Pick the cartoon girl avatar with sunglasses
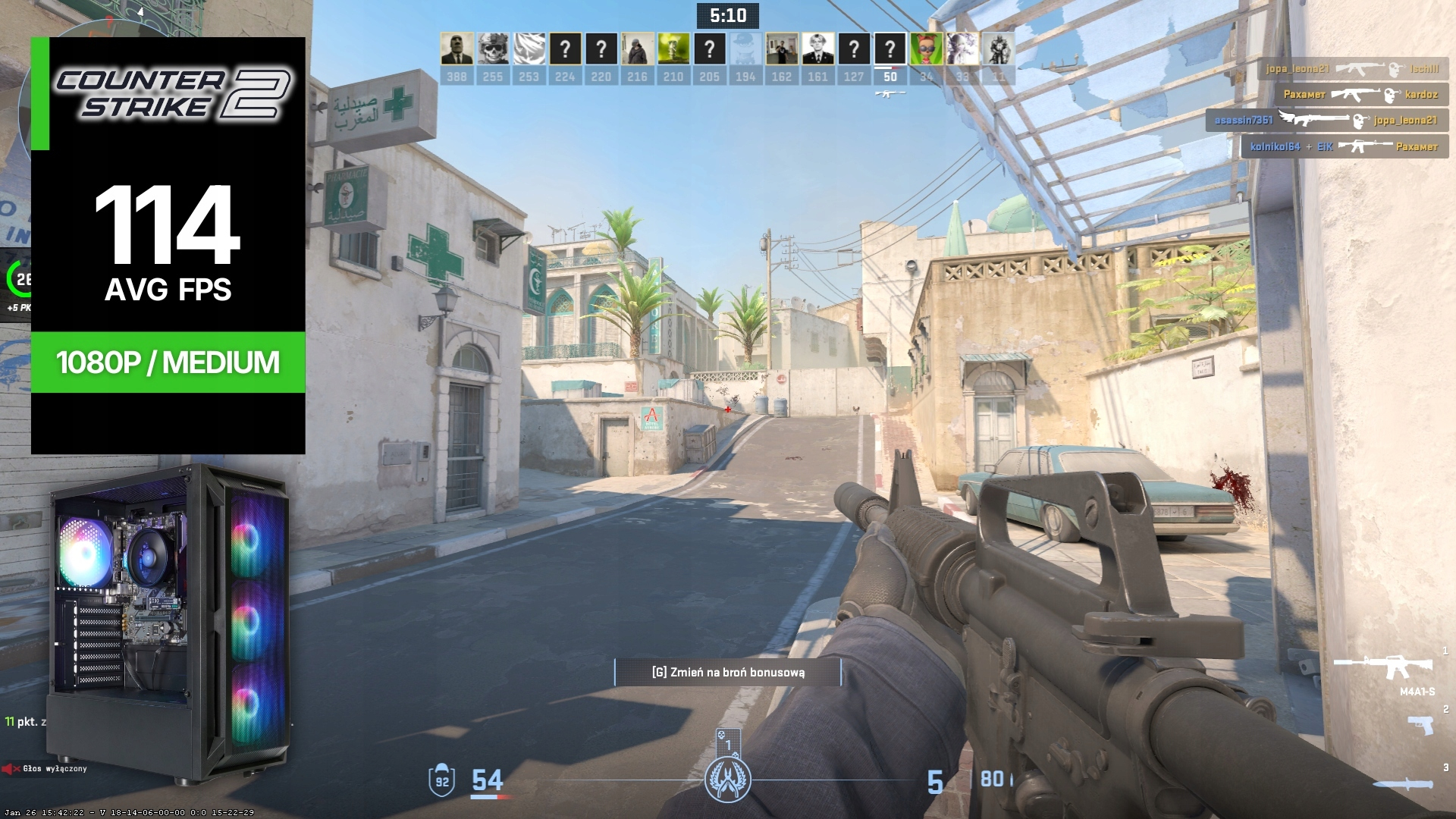 [926, 49]
